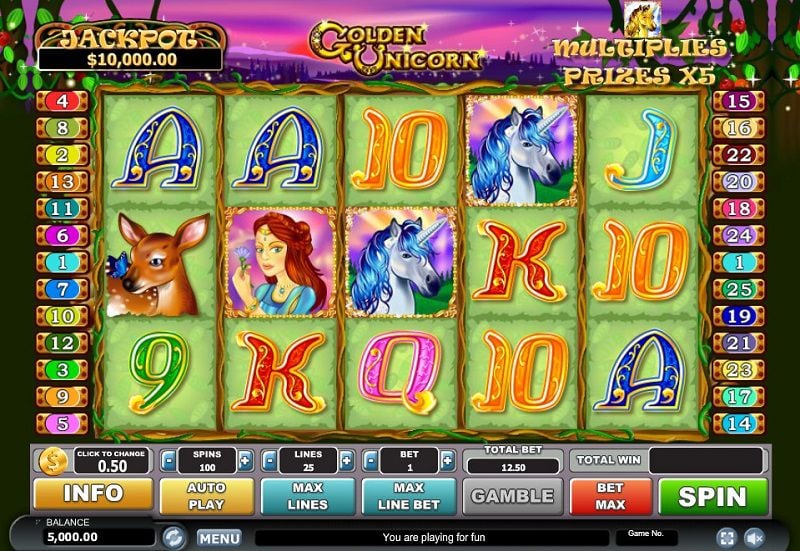Viewport: 800px width, 551px height.
Task: Activate Bet Max
Action: [610, 496]
